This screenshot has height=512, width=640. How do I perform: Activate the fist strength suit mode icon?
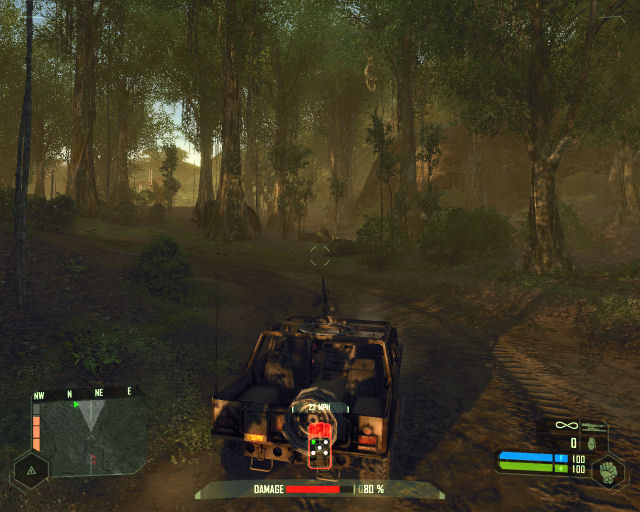608,469
